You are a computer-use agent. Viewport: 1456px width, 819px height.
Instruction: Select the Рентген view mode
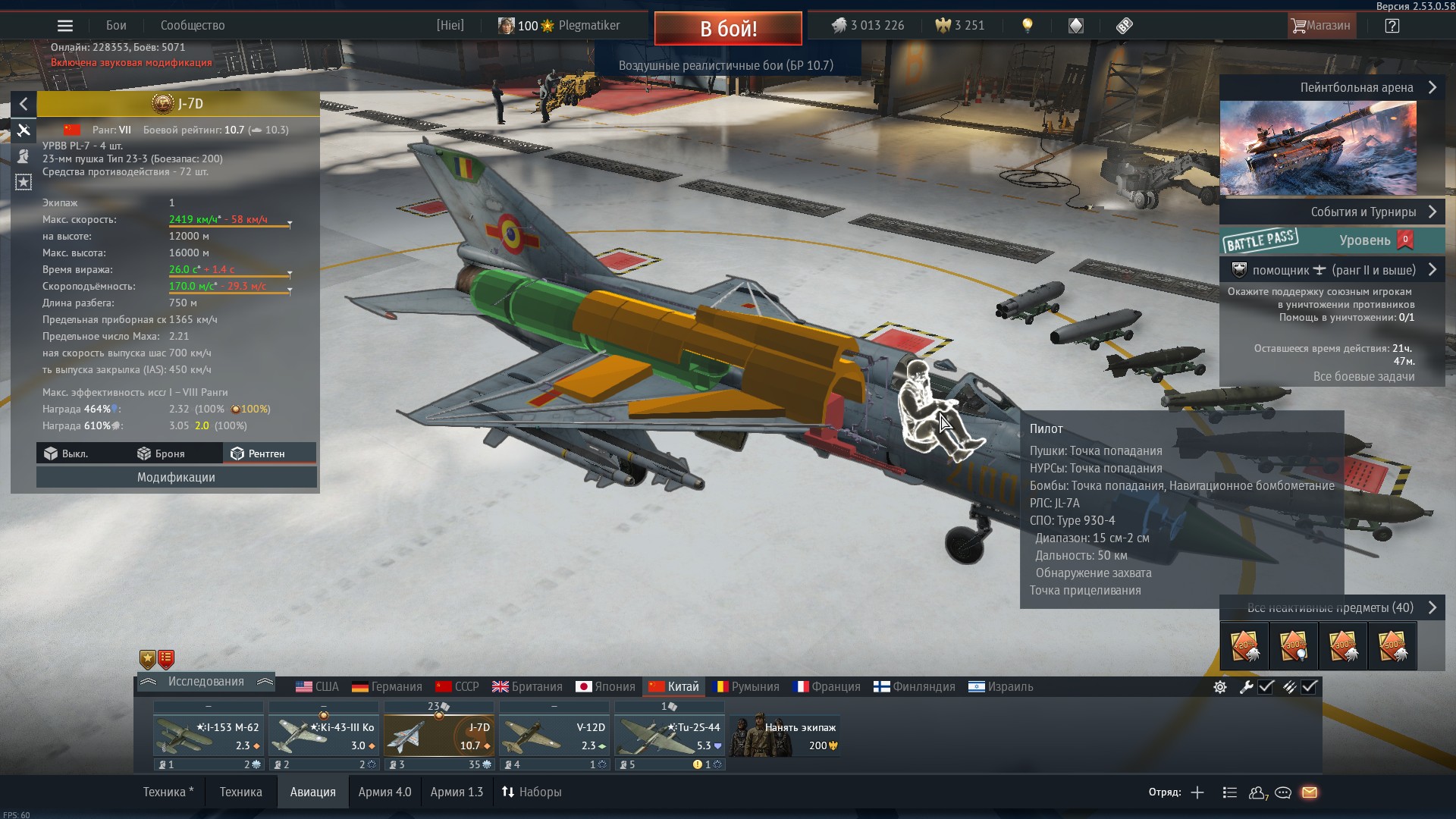click(259, 453)
